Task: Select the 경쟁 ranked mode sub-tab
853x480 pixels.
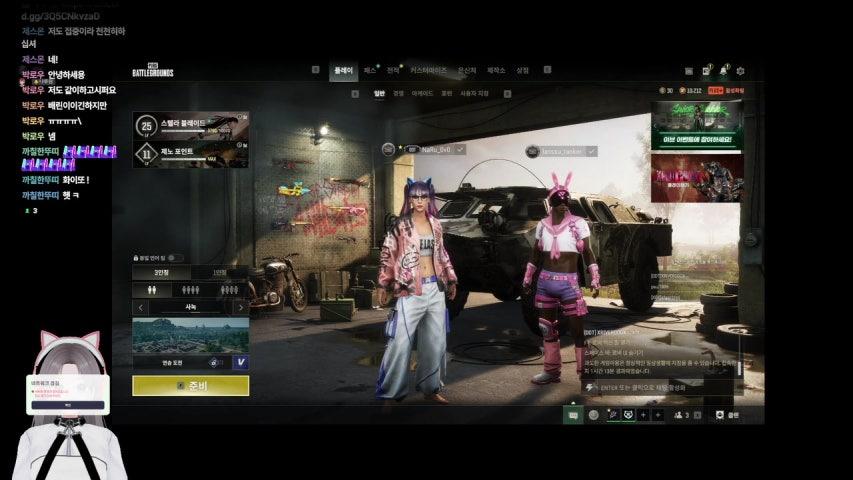Action: 398,93
